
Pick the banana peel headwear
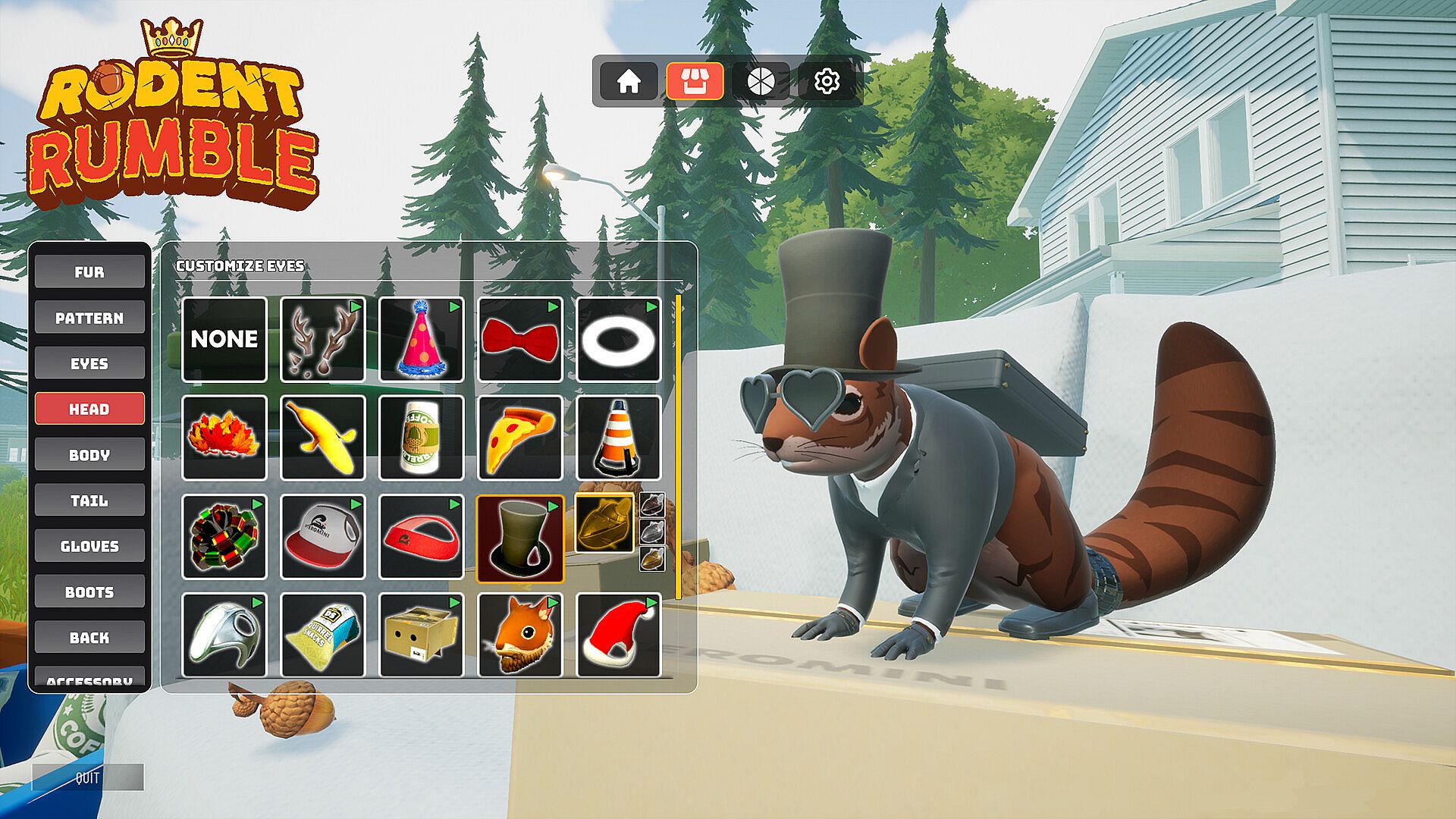point(323,438)
